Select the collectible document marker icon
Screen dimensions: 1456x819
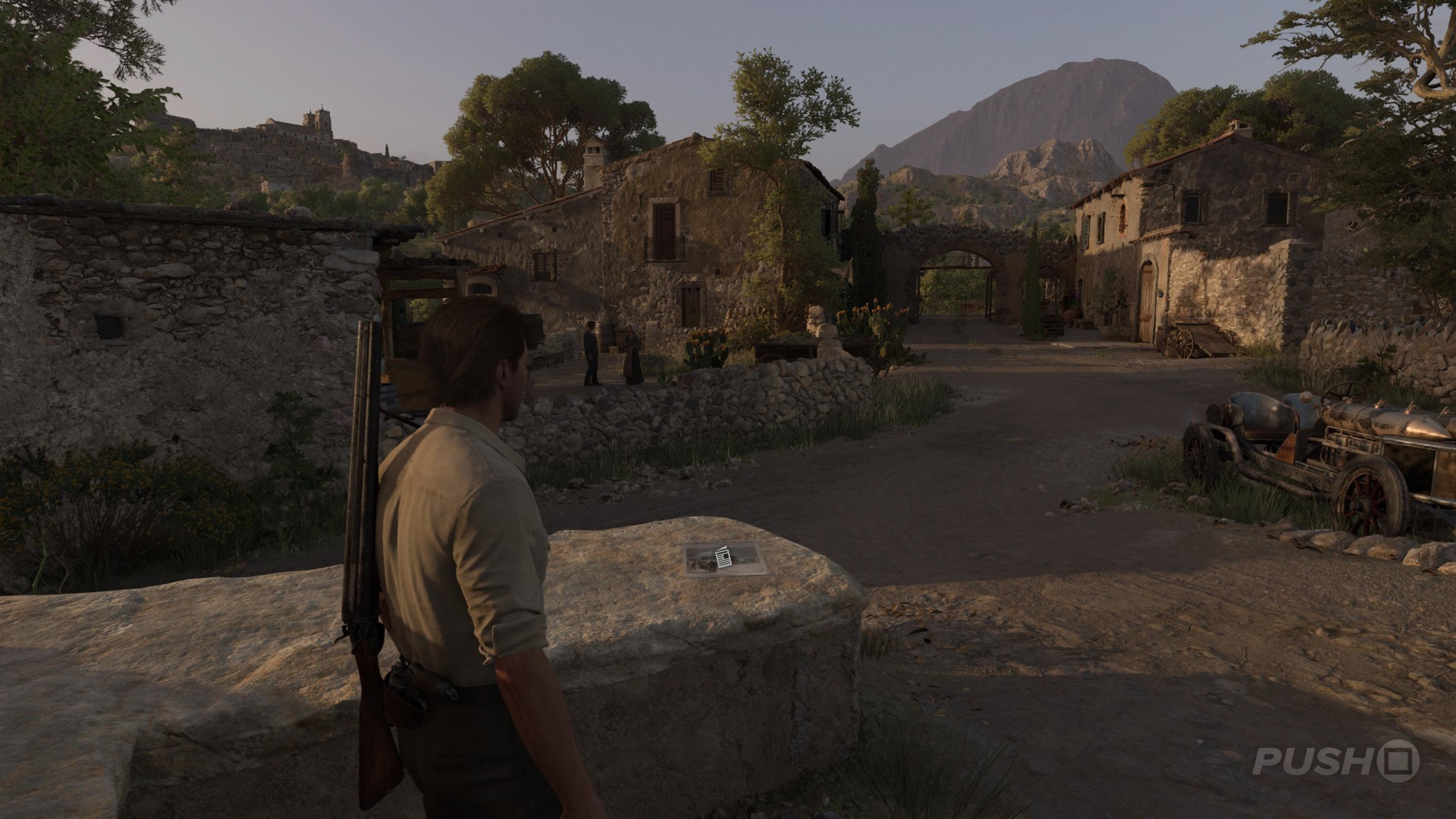pyautogui.click(x=723, y=559)
